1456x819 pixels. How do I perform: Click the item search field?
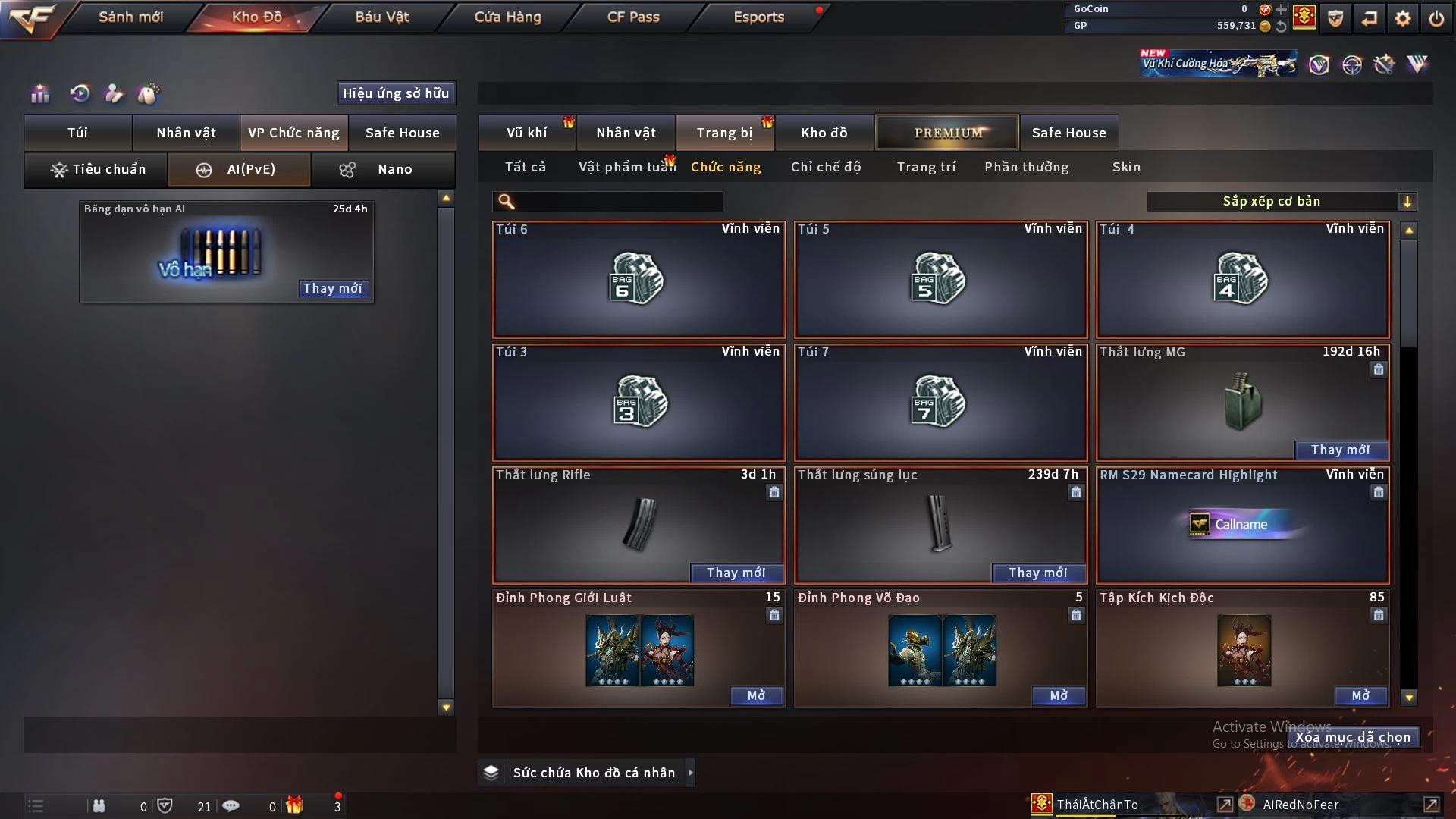[618, 202]
